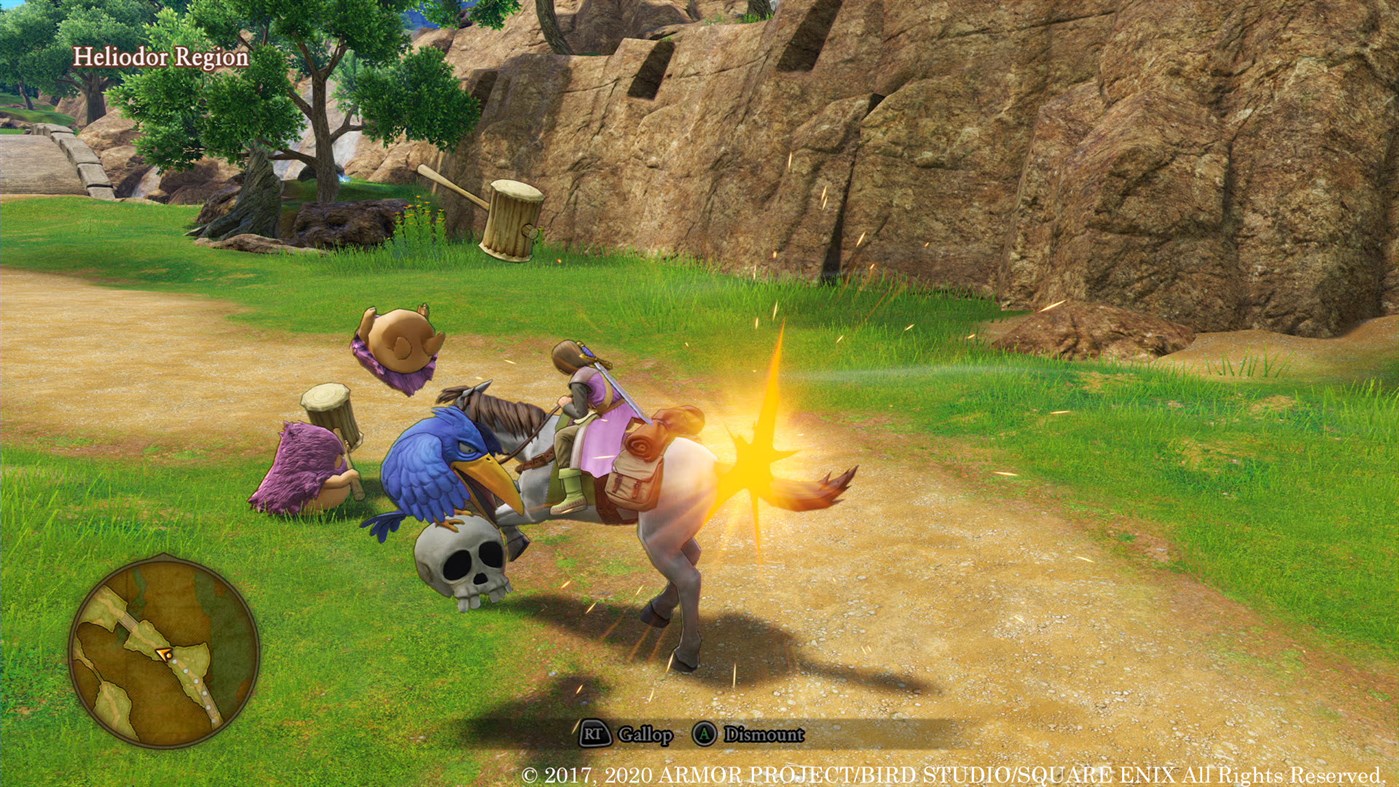Select the player arrow marker on the minimap
This screenshot has width=1399, height=787.
pyautogui.click(x=163, y=654)
